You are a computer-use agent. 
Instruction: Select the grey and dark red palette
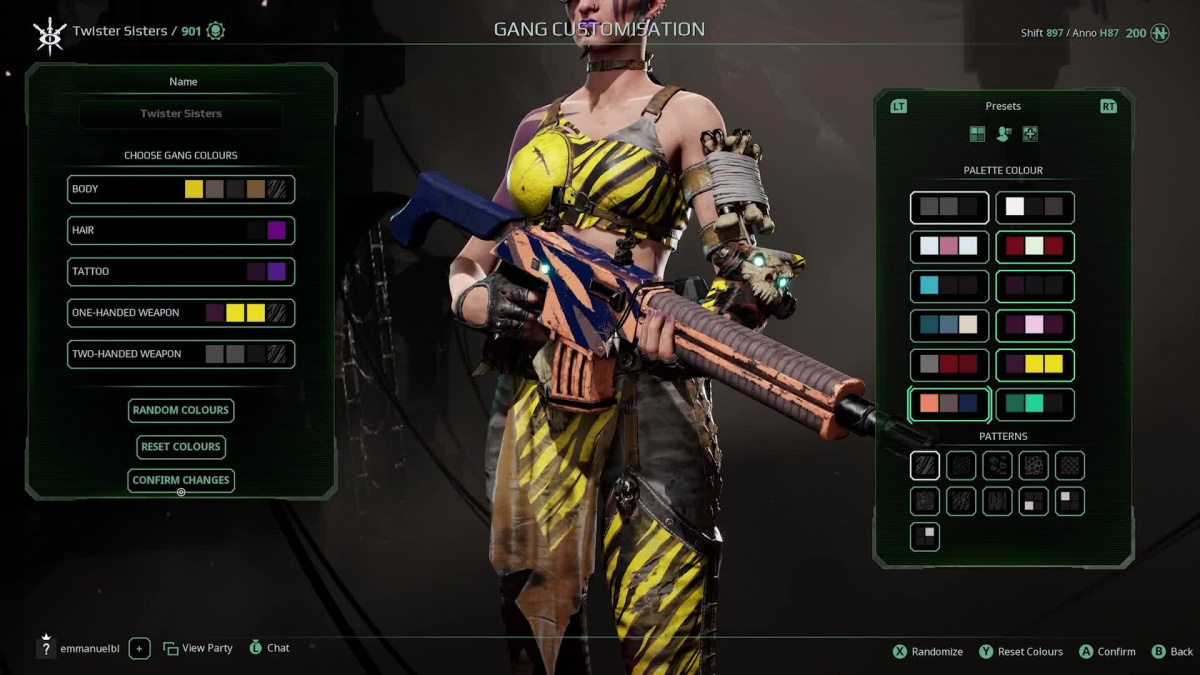(x=949, y=365)
